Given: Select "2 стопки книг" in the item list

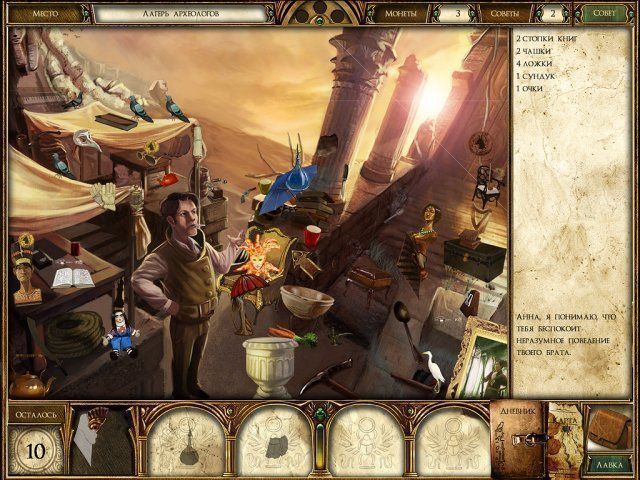Looking at the screenshot, I should coord(548,38).
